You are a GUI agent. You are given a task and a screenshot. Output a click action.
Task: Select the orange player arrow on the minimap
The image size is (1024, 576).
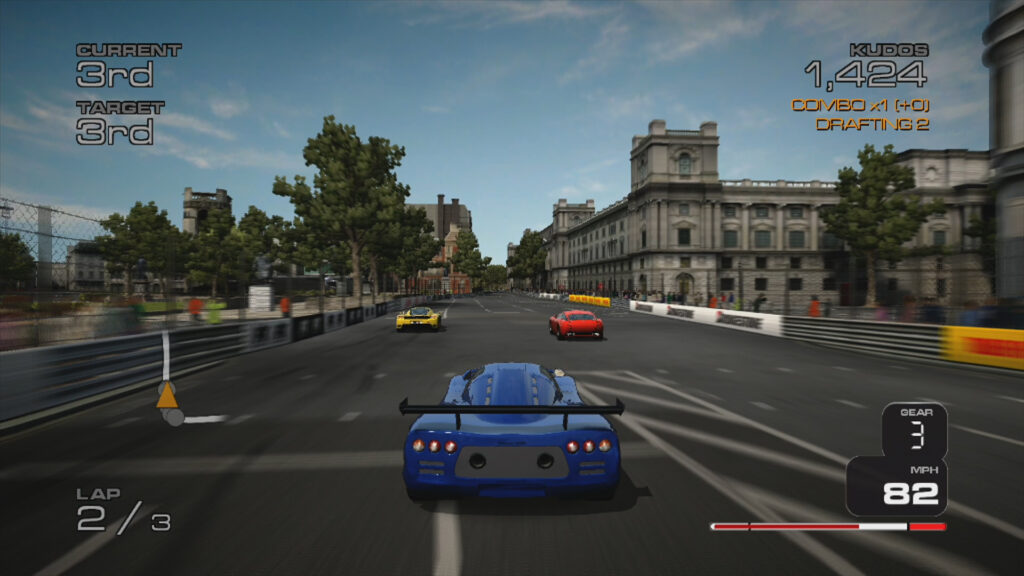(x=167, y=396)
